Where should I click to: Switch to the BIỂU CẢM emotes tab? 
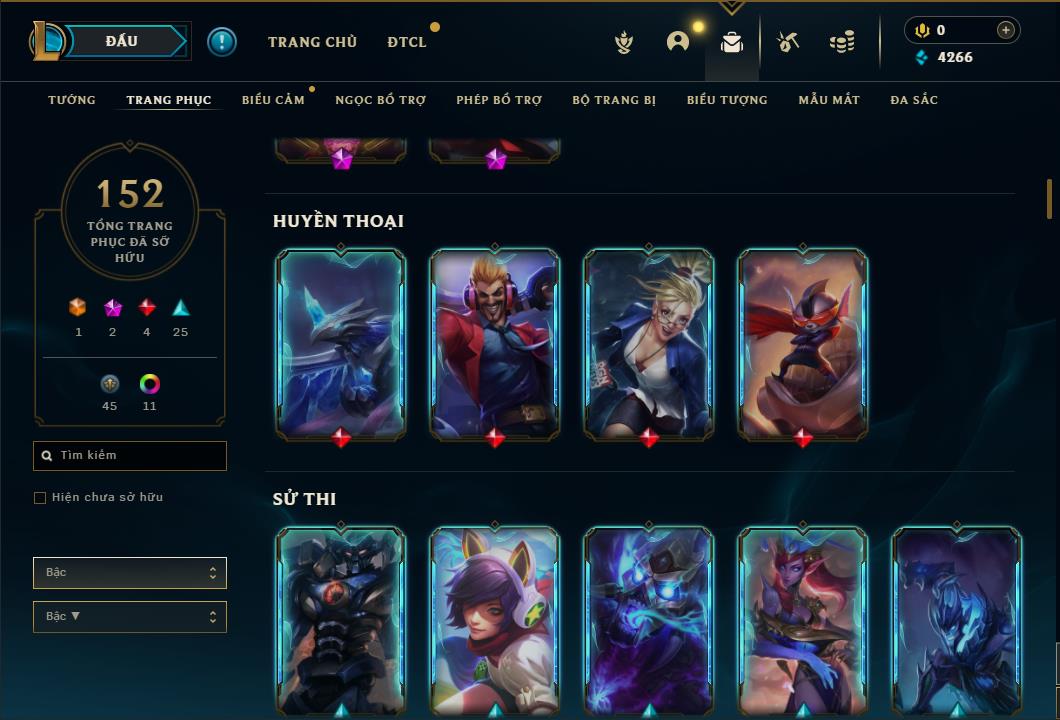pyautogui.click(x=273, y=100)
